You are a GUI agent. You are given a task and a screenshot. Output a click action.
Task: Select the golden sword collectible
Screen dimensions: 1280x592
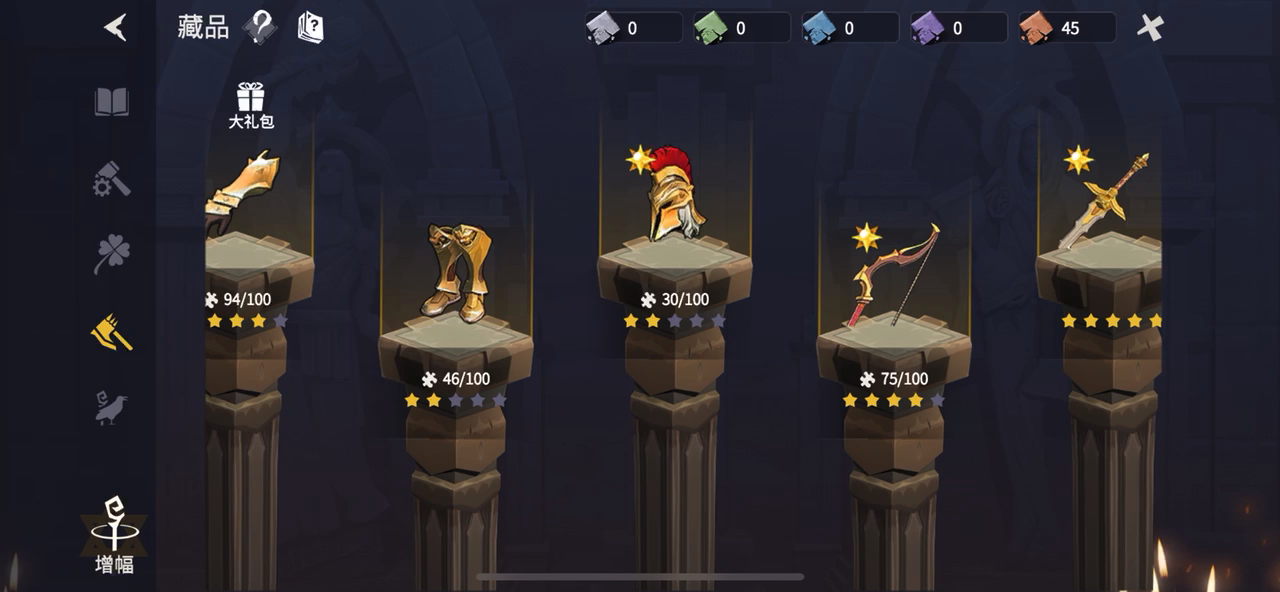(x=1104, y=200)
